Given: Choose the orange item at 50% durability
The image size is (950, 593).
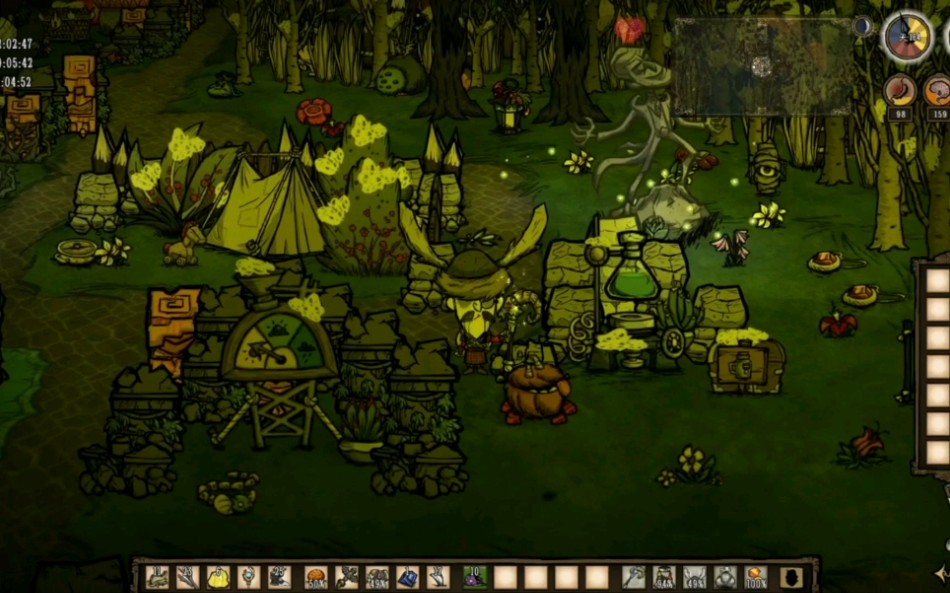Looking at the screenshot, I should point(316,577).
